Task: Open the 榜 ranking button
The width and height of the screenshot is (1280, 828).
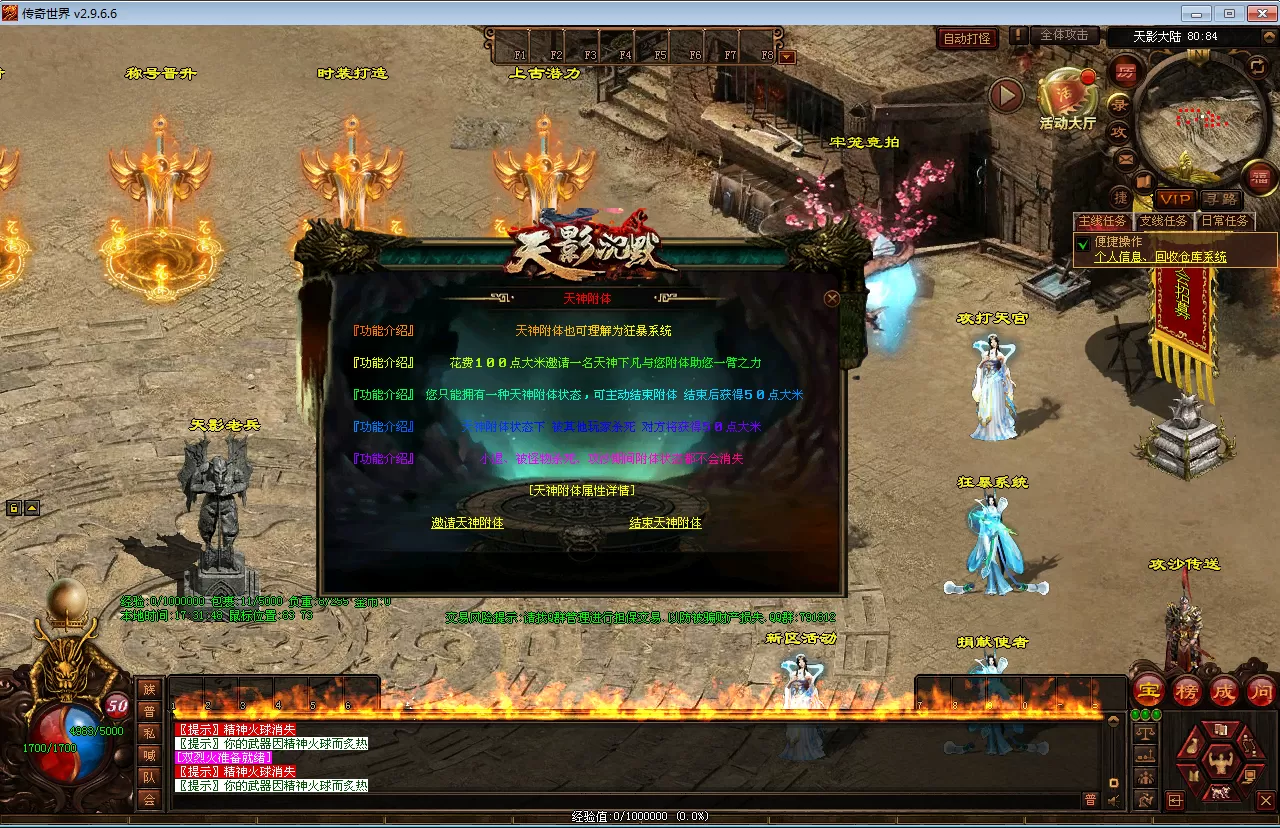Action: pyautogui.click(x=1186, y=691)
